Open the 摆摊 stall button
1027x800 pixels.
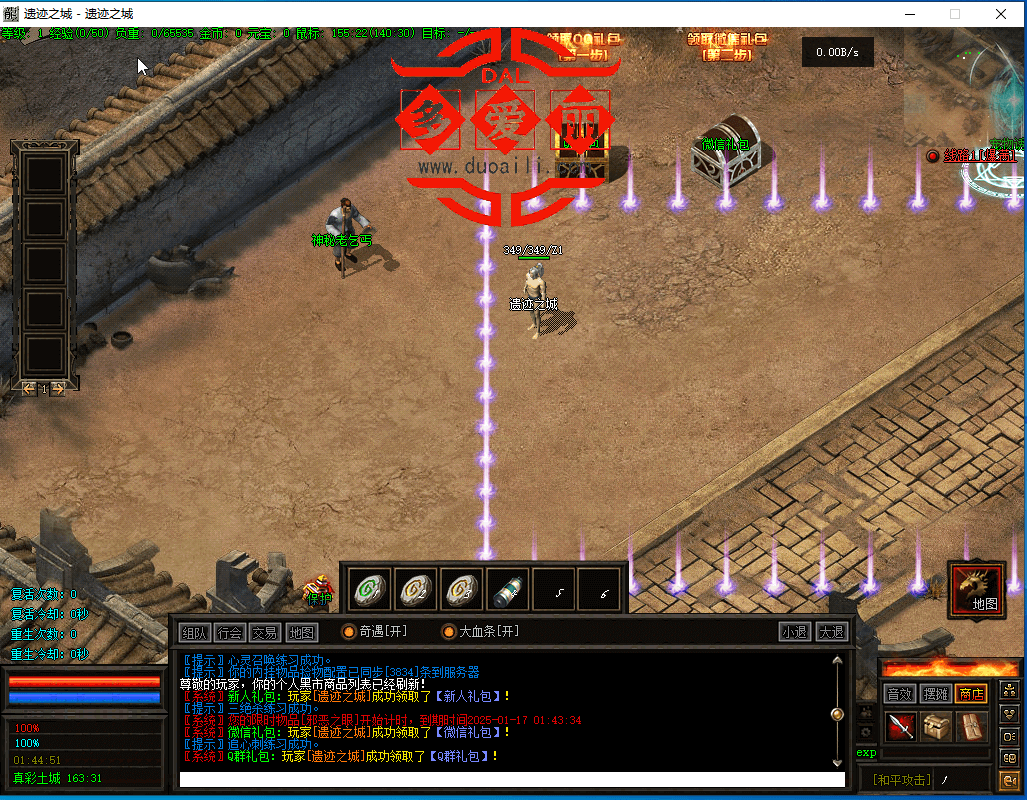[936, 694]
